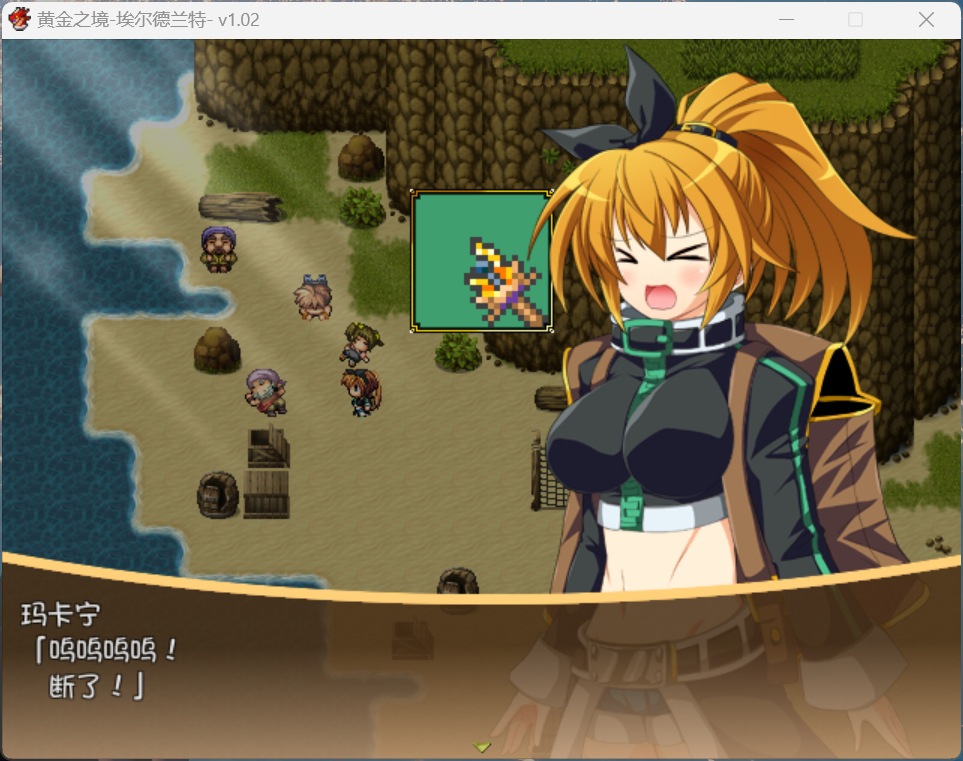Click the broken pickaxe item picture
Screen dimensions: 963x761
482,261
